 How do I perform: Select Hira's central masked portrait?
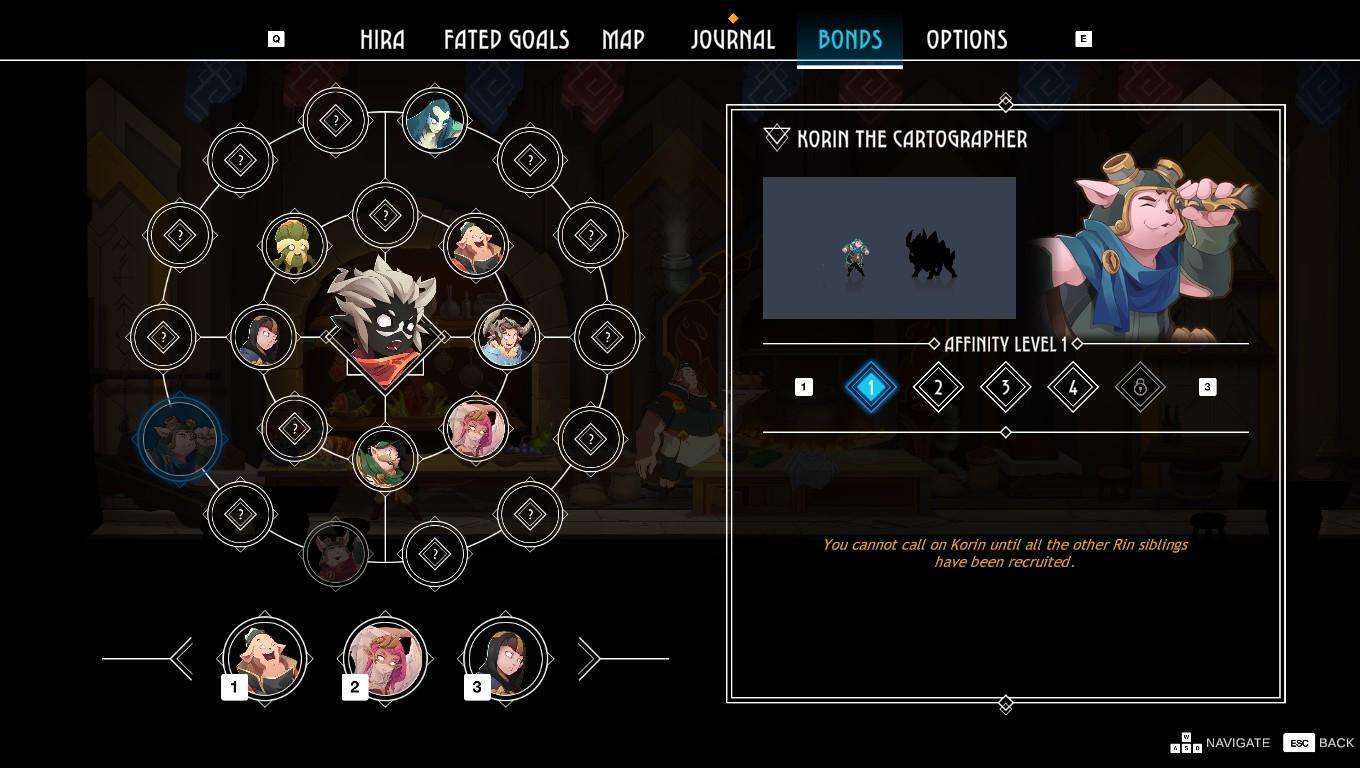[x=385, y=322]
